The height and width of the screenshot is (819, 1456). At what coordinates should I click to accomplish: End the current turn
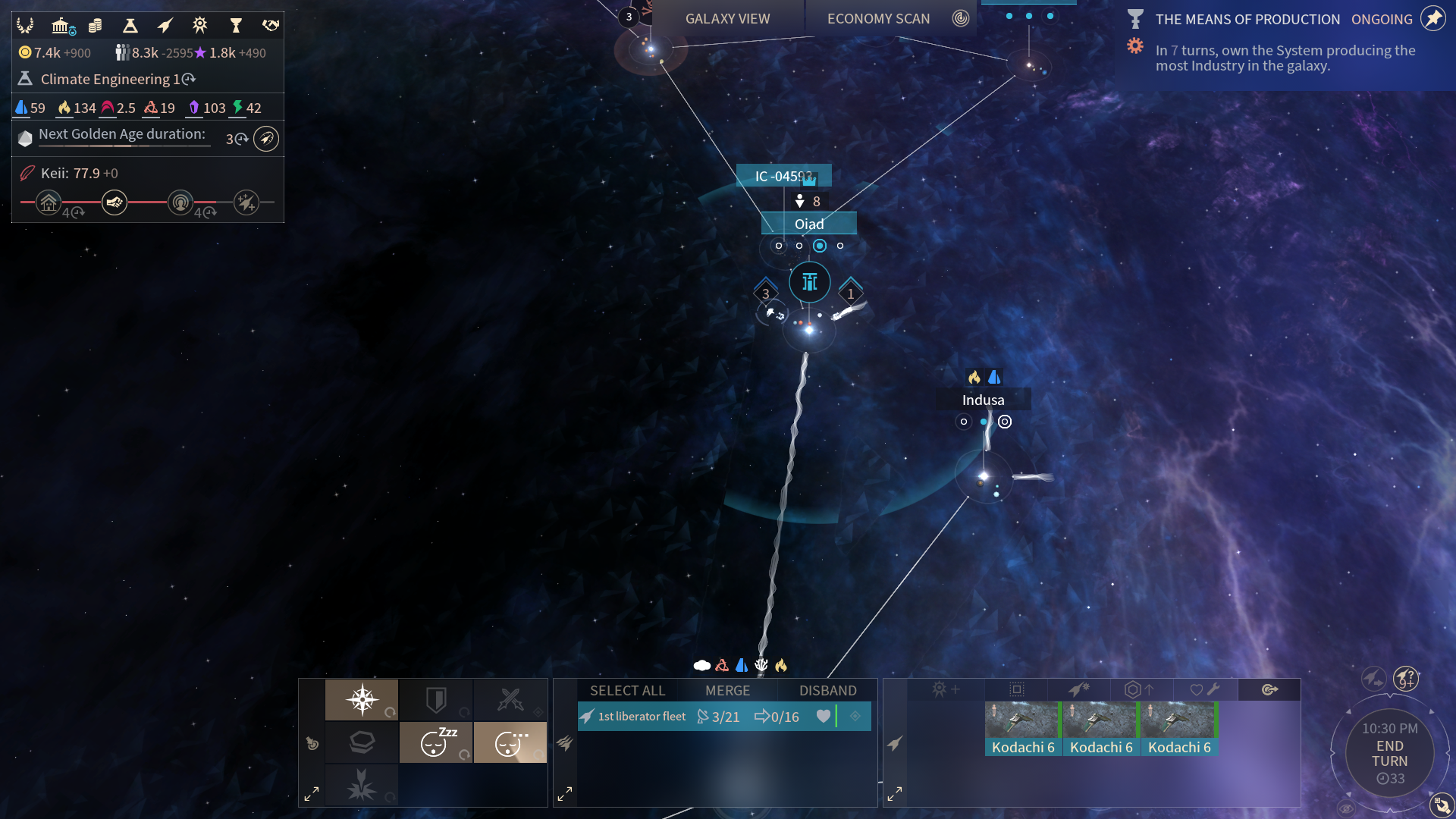pyautogui.click(x=1389, y=754)
